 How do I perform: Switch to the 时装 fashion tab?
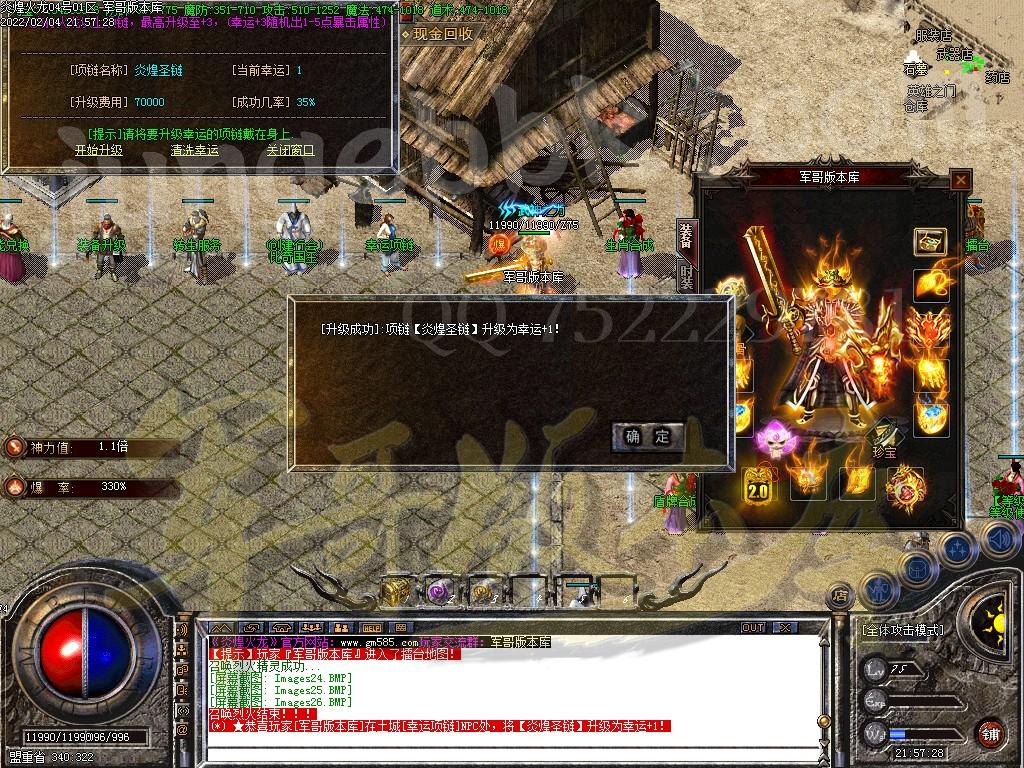687,277
